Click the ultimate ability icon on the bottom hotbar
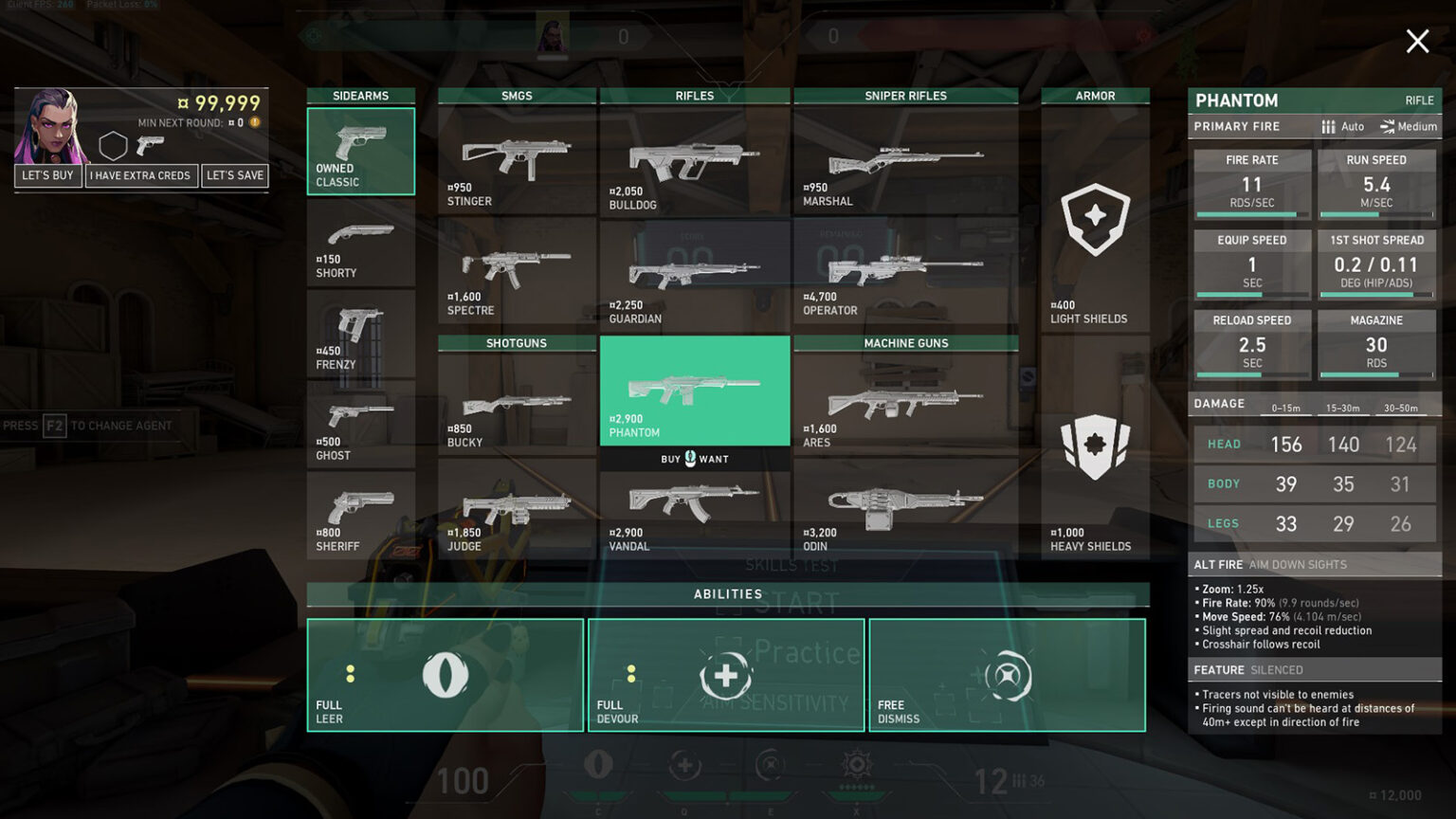 click(x=856, y=766)
